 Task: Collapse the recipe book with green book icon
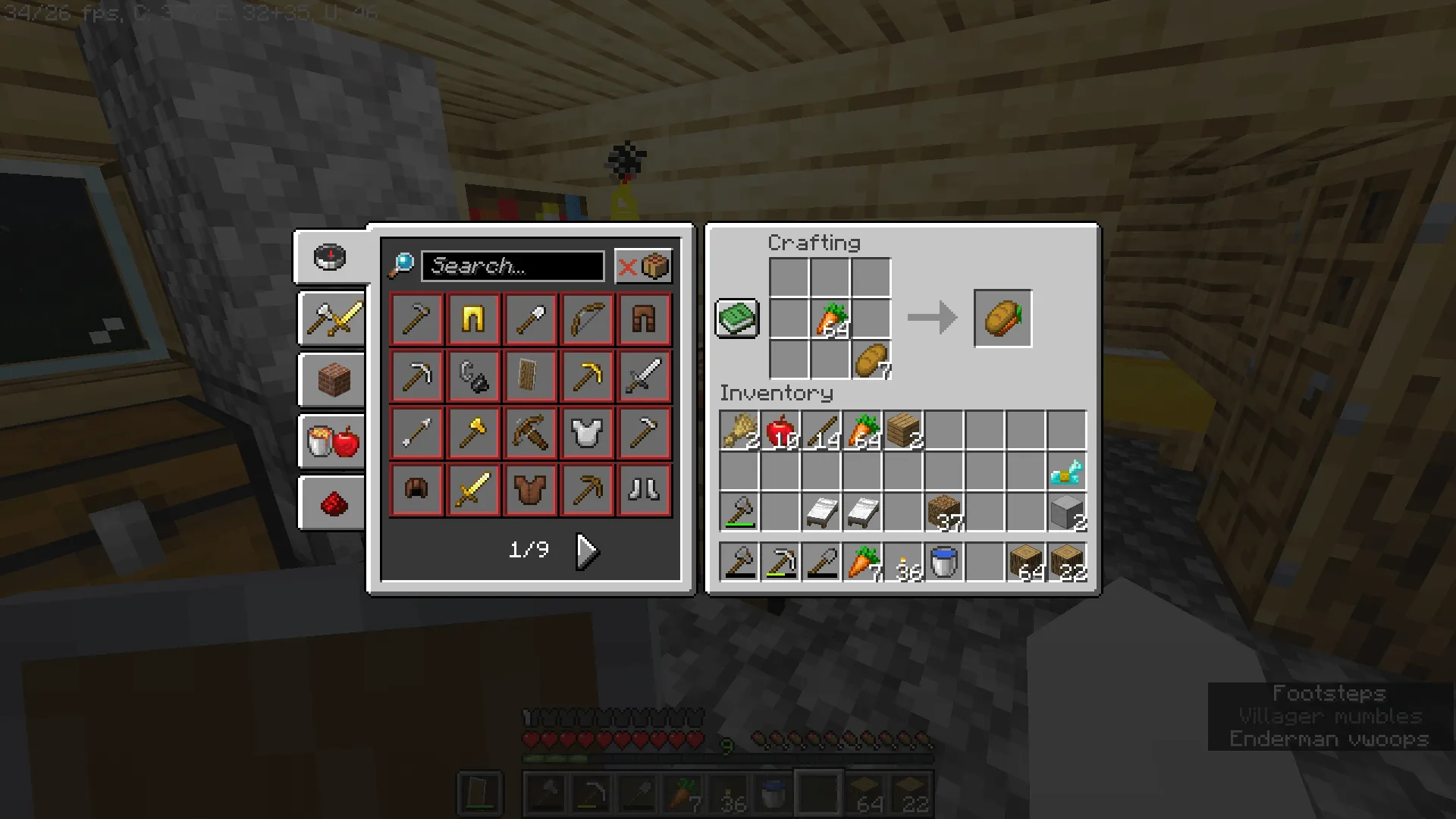(x=736, y=318)
